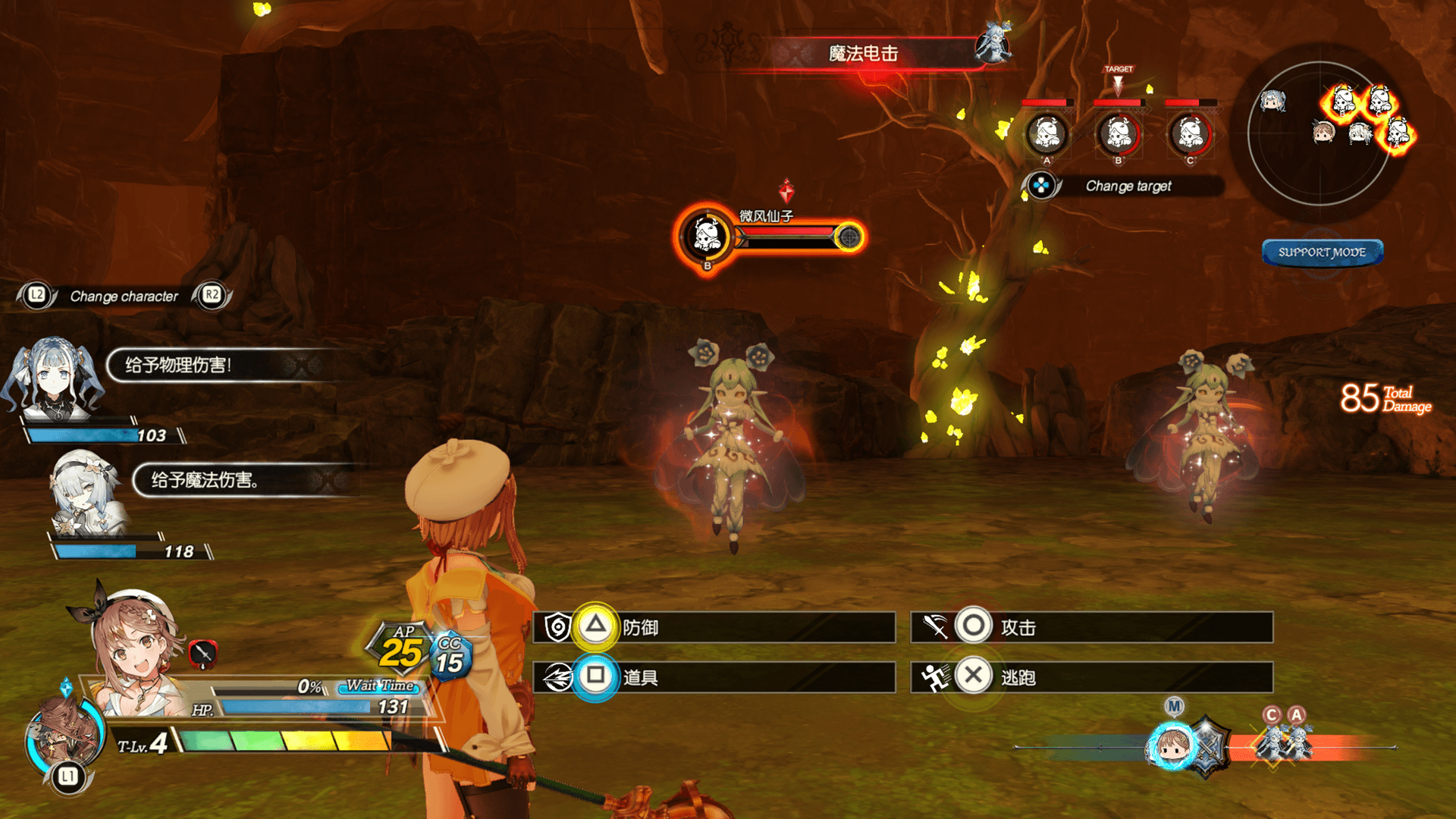Image resolution: width=1456 pixels, height=819 pixels.
Task: Select the 攻击 attack command
Action: (x=1092, y=628)
